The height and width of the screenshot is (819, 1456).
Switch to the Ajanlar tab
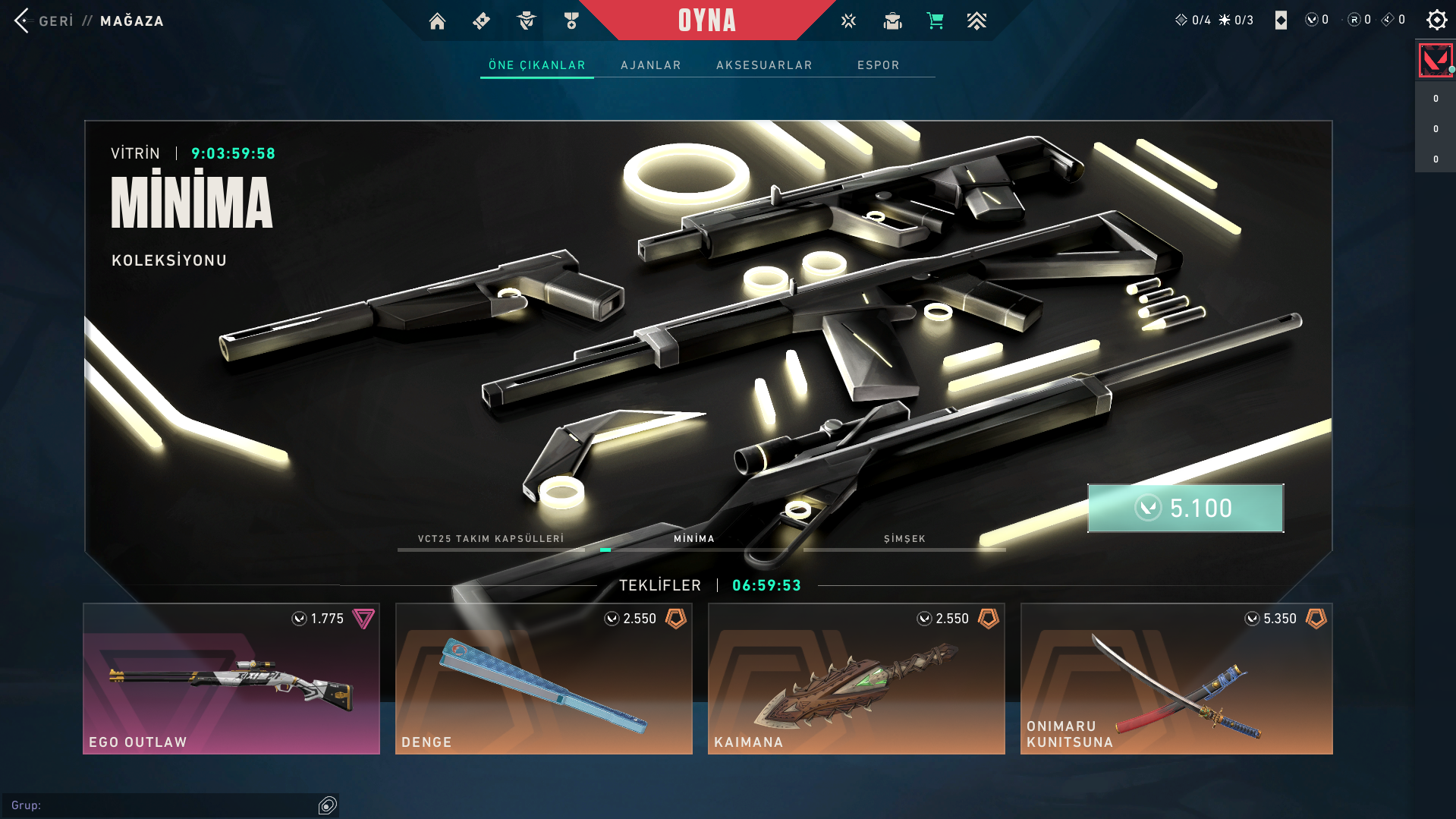[x=650, y=65]
